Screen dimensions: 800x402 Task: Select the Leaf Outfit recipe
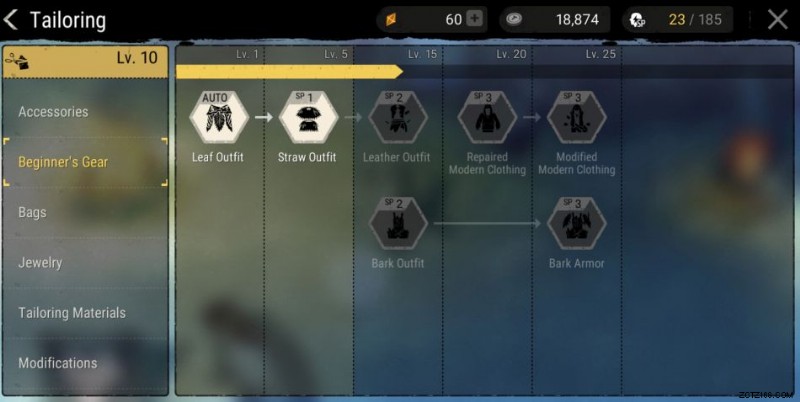coord(219,118)
